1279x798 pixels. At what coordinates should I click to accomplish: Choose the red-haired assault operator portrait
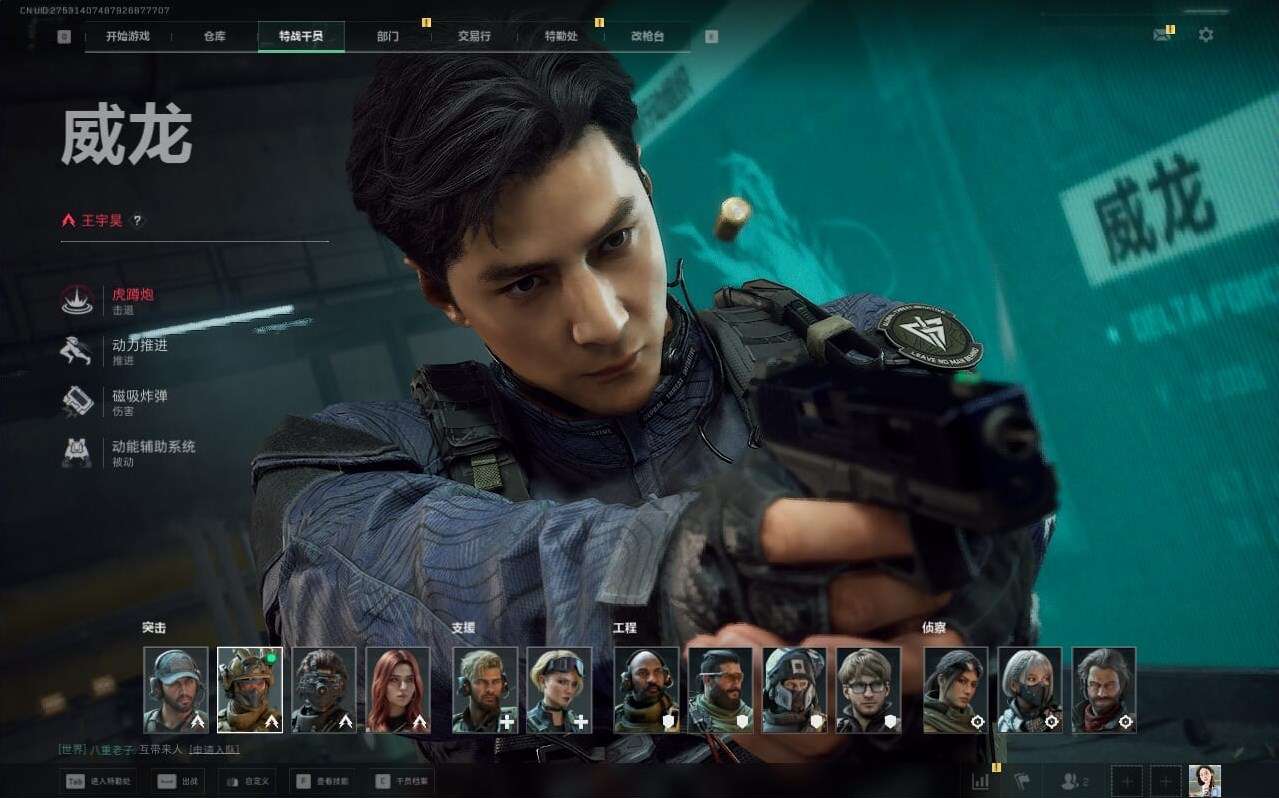pos(398,690)
